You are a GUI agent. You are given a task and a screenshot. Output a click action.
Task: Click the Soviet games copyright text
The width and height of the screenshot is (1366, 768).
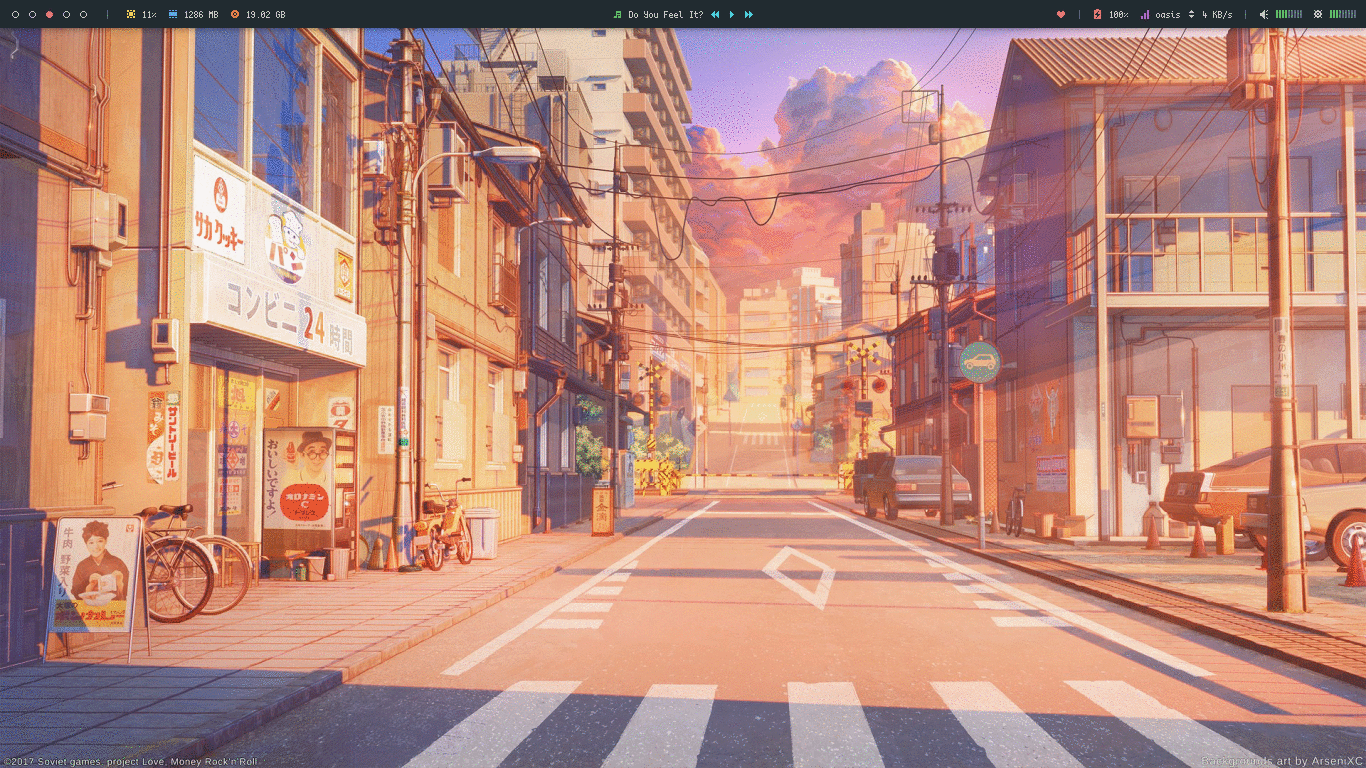[x=130, y=761]
